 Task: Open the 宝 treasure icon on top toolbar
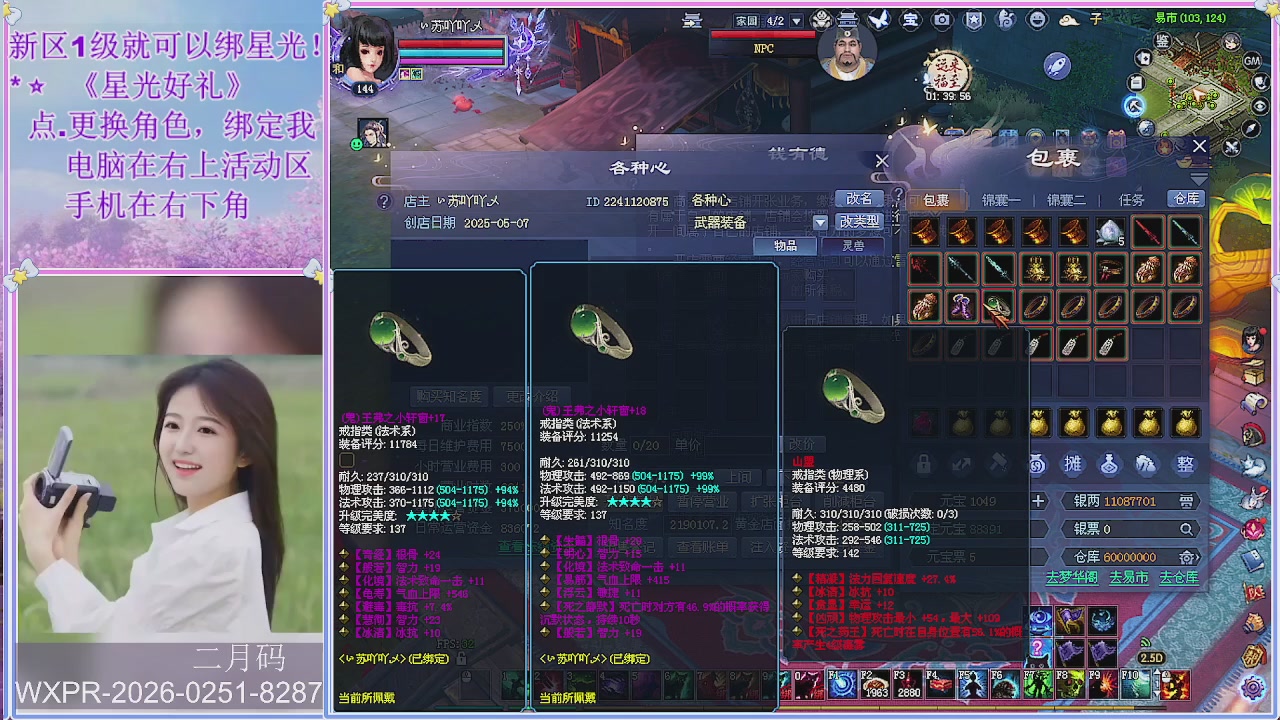point(910,20)
